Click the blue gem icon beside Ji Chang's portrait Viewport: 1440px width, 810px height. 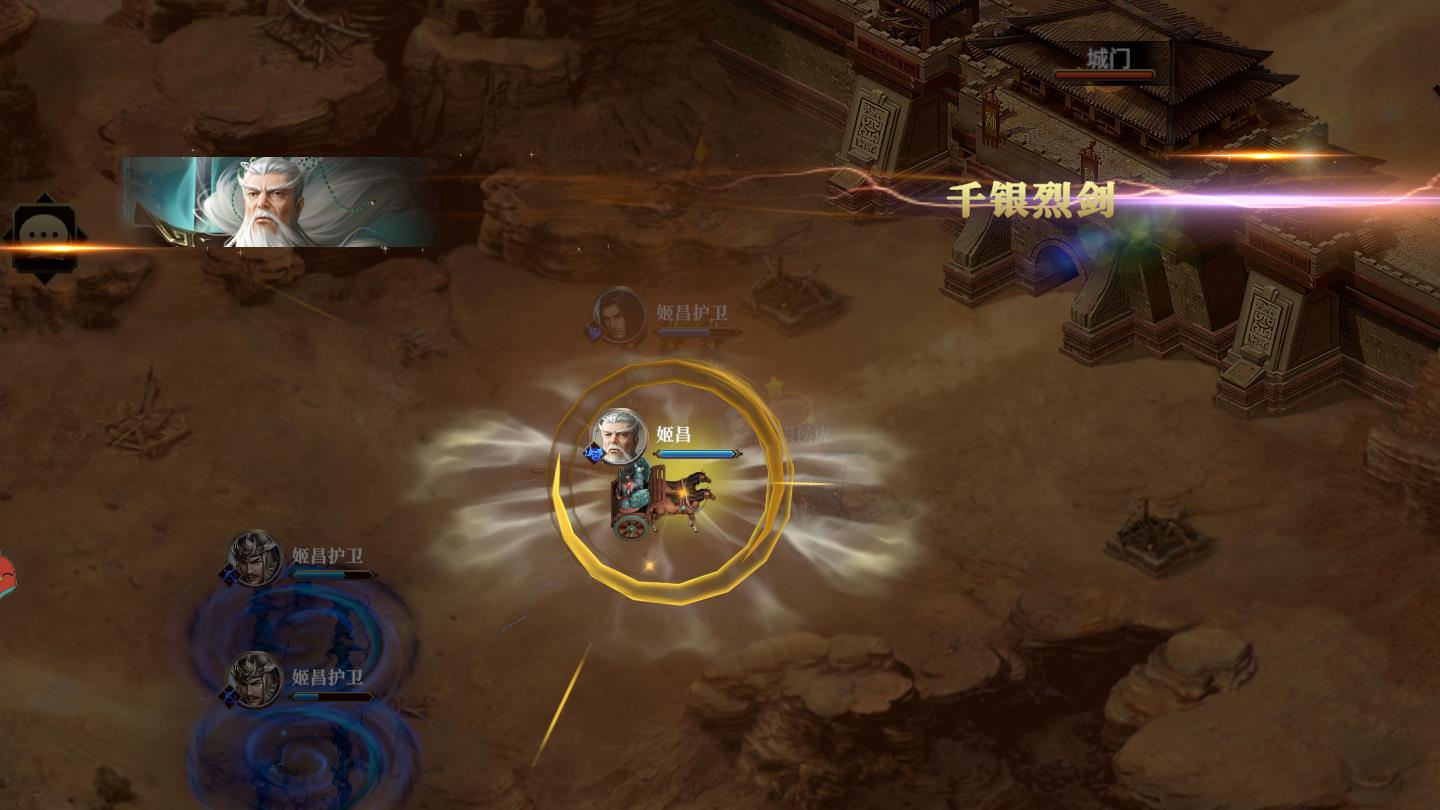click(593, 453)
